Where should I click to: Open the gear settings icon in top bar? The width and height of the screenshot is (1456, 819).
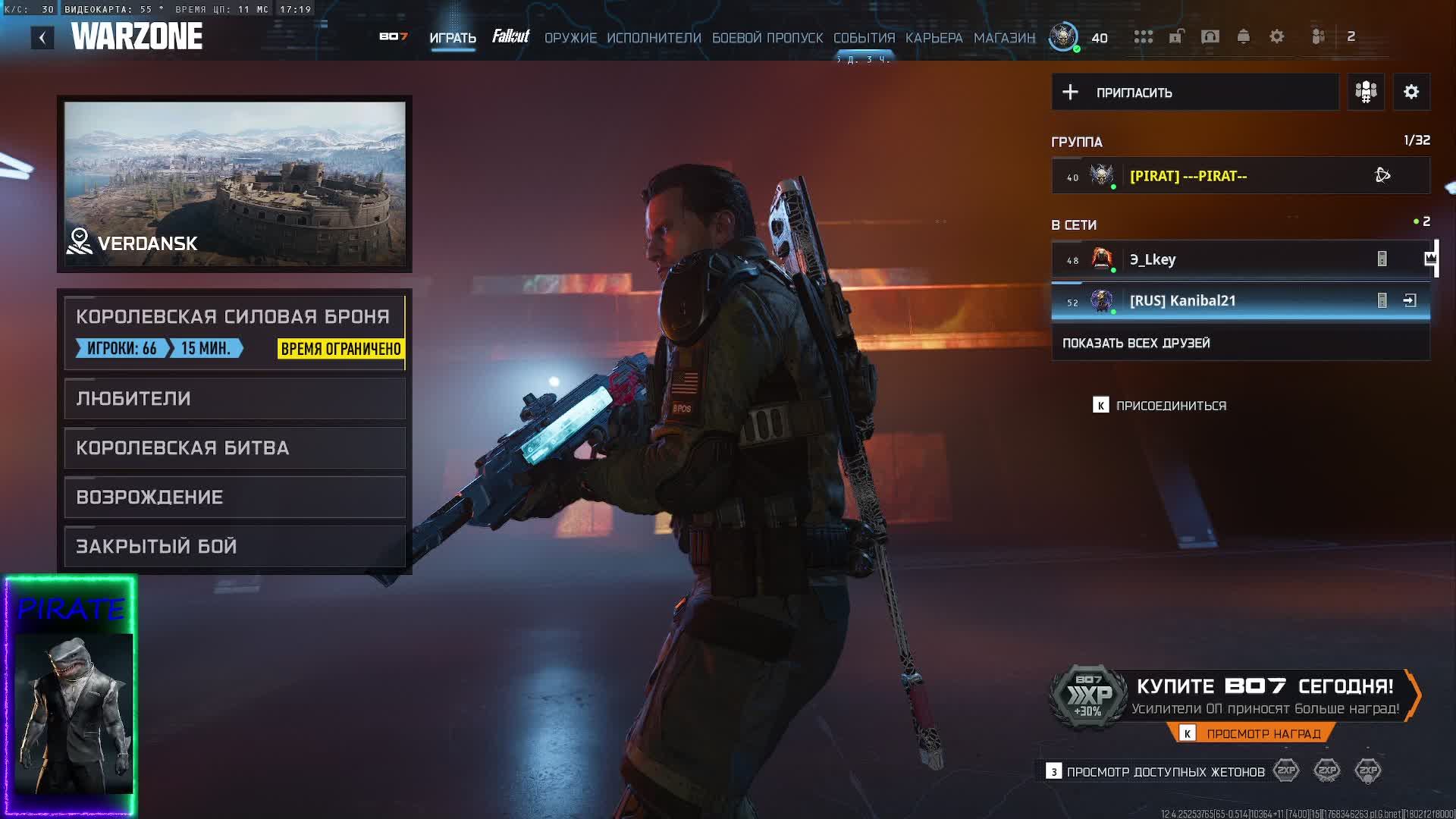[x=1277, y=36]
